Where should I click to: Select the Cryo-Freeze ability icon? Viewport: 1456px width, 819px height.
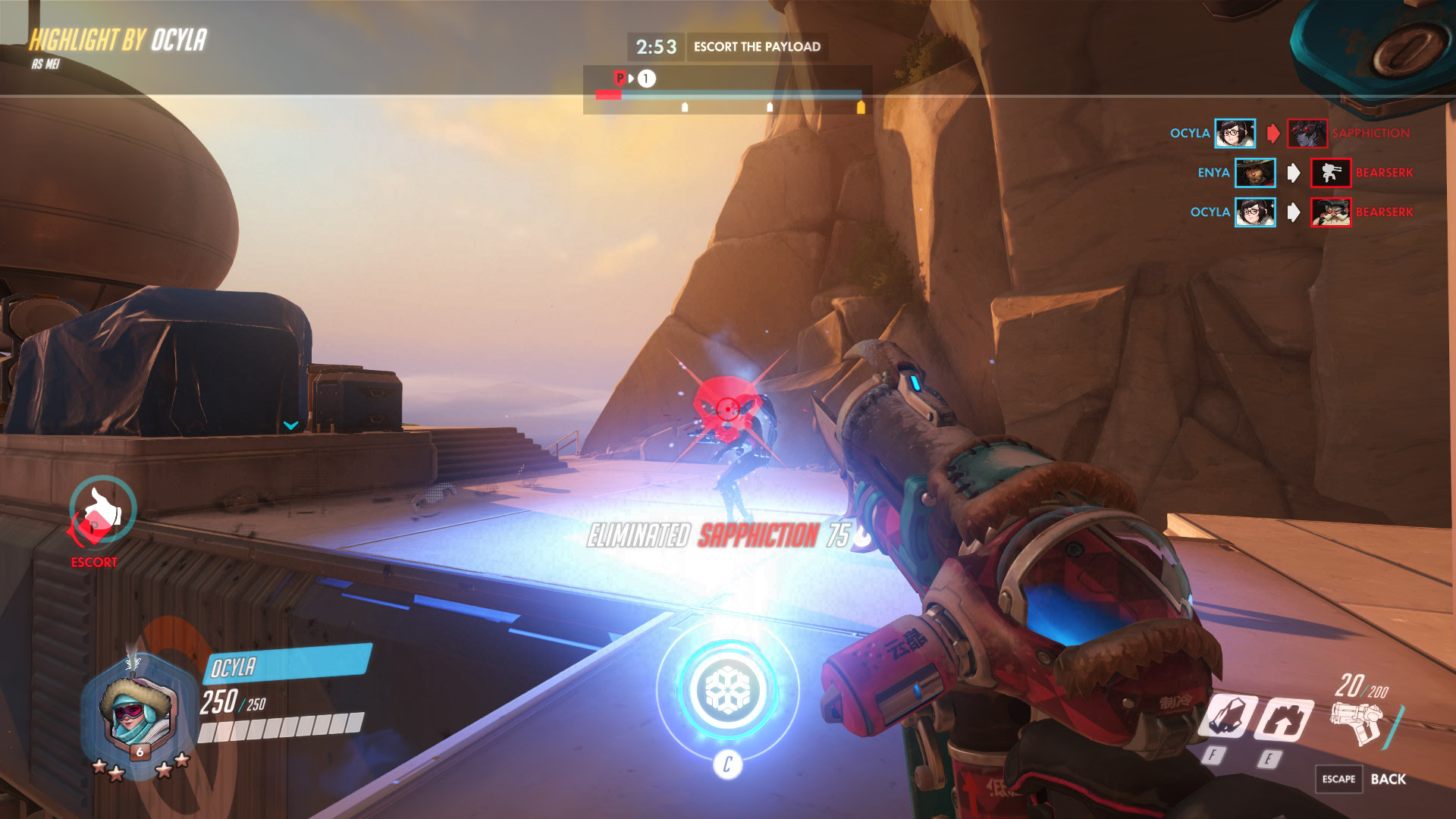(x=1227, y=717)
